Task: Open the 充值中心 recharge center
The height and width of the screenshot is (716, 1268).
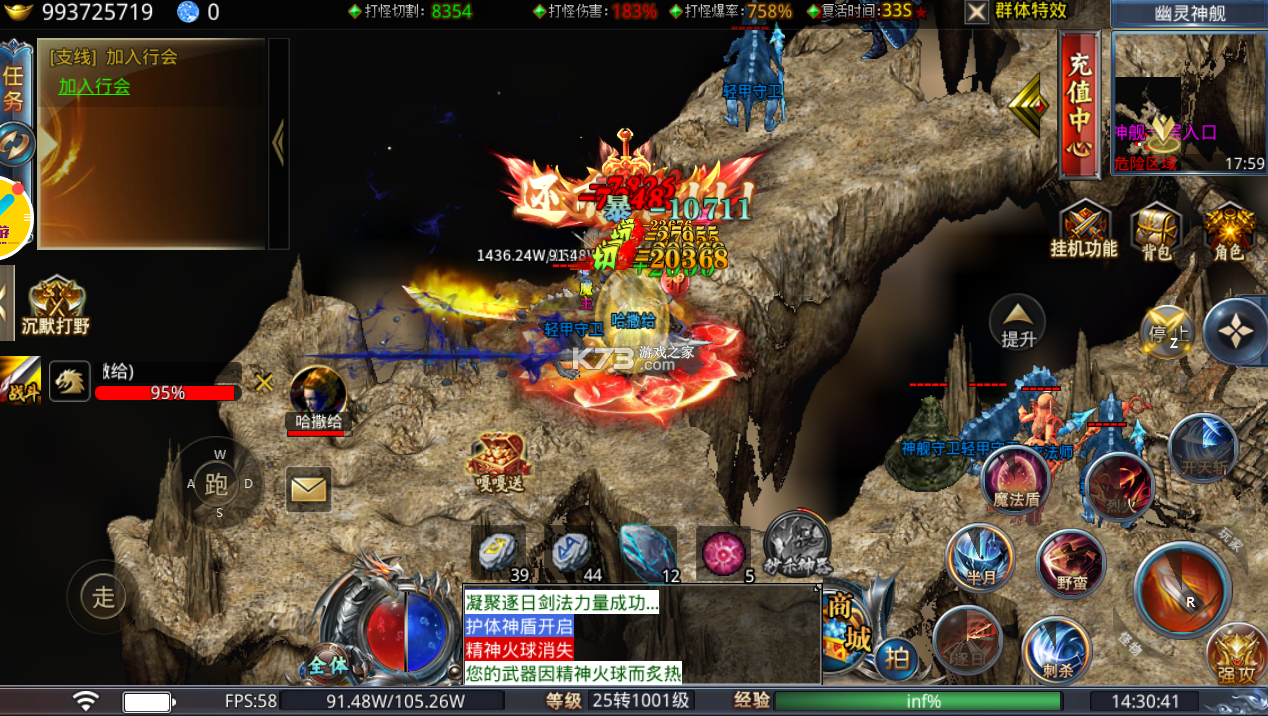Action: (1079, 105)
